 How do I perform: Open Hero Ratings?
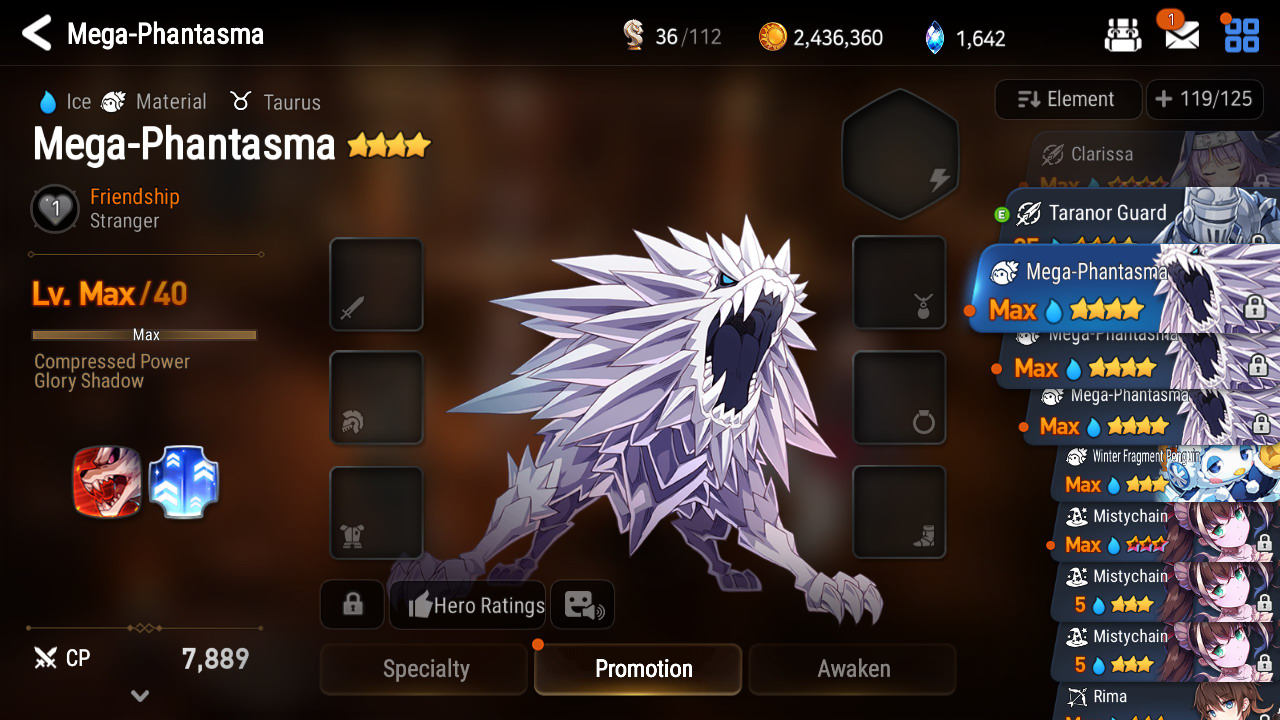click(x=468, y=605)
